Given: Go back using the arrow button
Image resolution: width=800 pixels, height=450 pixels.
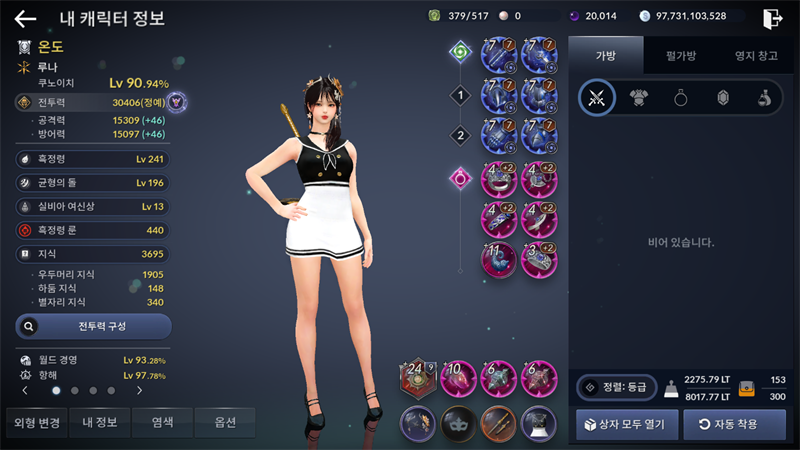Looking at the screenshot, I should coord(25,18).
